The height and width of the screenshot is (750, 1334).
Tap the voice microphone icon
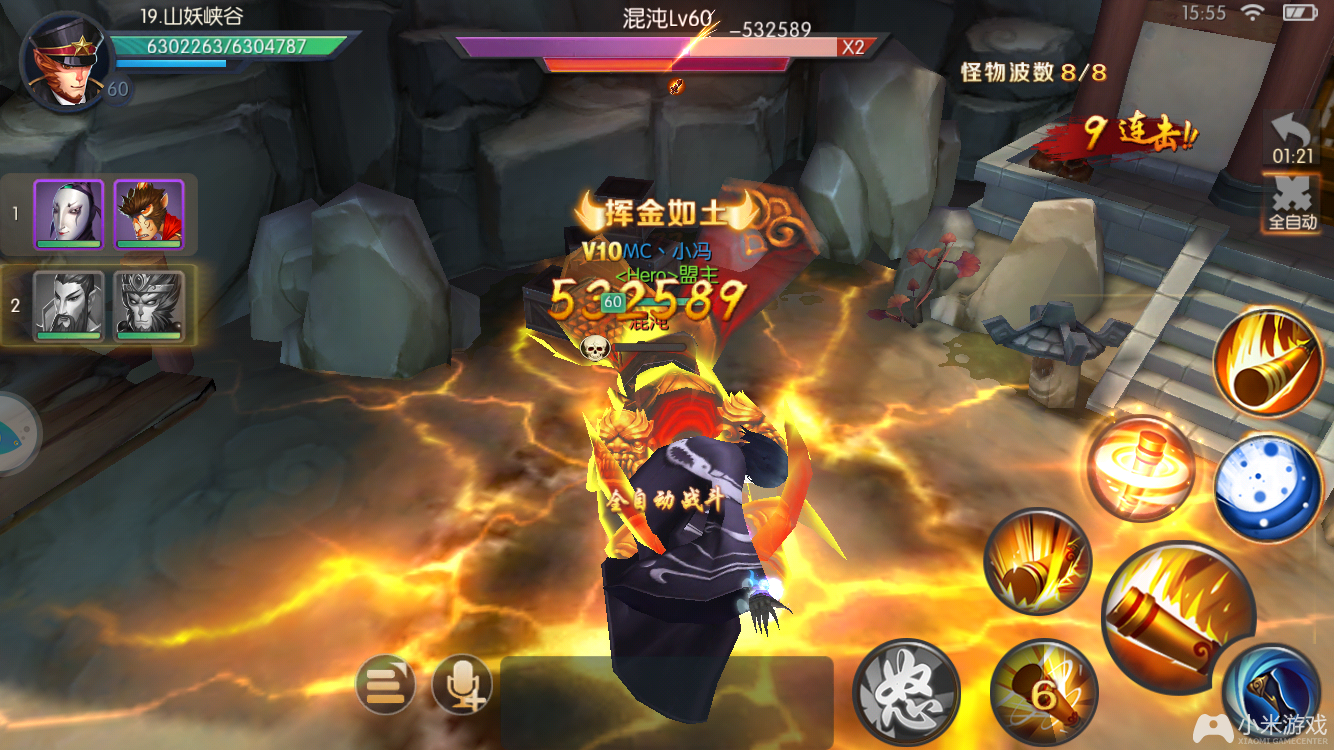[x=460, y=686]
